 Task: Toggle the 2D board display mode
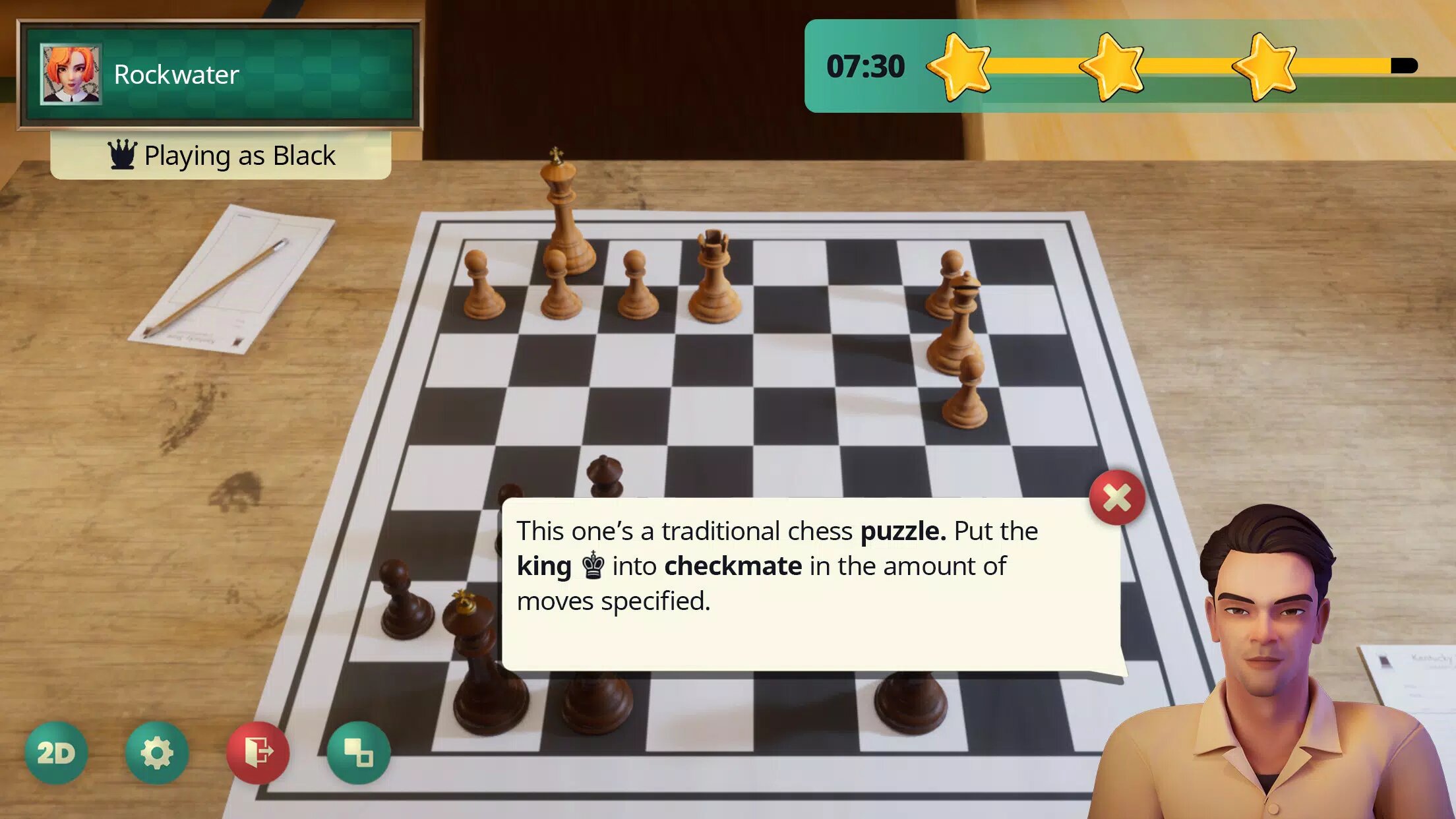click(56, 752)
